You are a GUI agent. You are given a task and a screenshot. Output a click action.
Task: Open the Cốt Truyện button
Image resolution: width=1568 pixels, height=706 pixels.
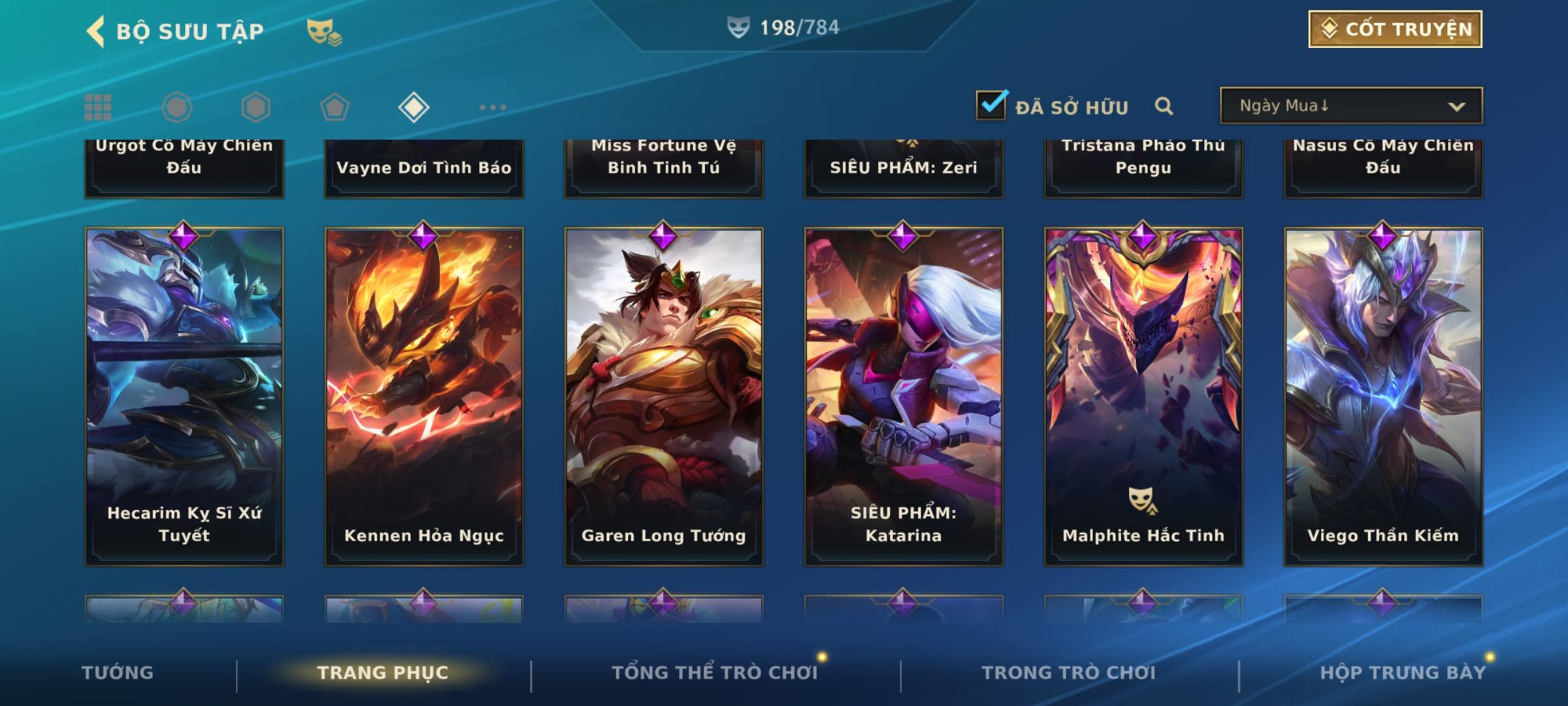pos(1395,29)
